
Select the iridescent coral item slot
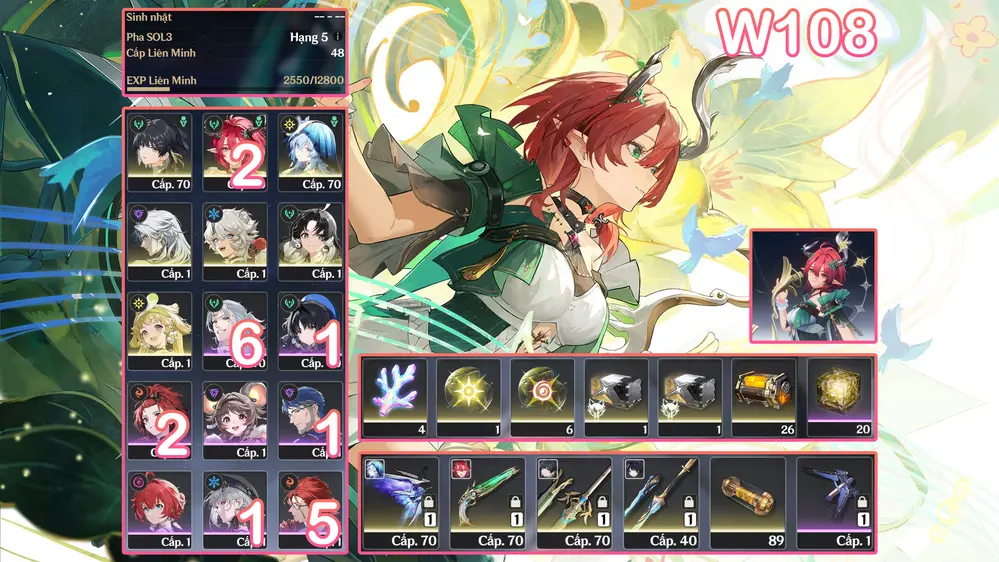395,396
